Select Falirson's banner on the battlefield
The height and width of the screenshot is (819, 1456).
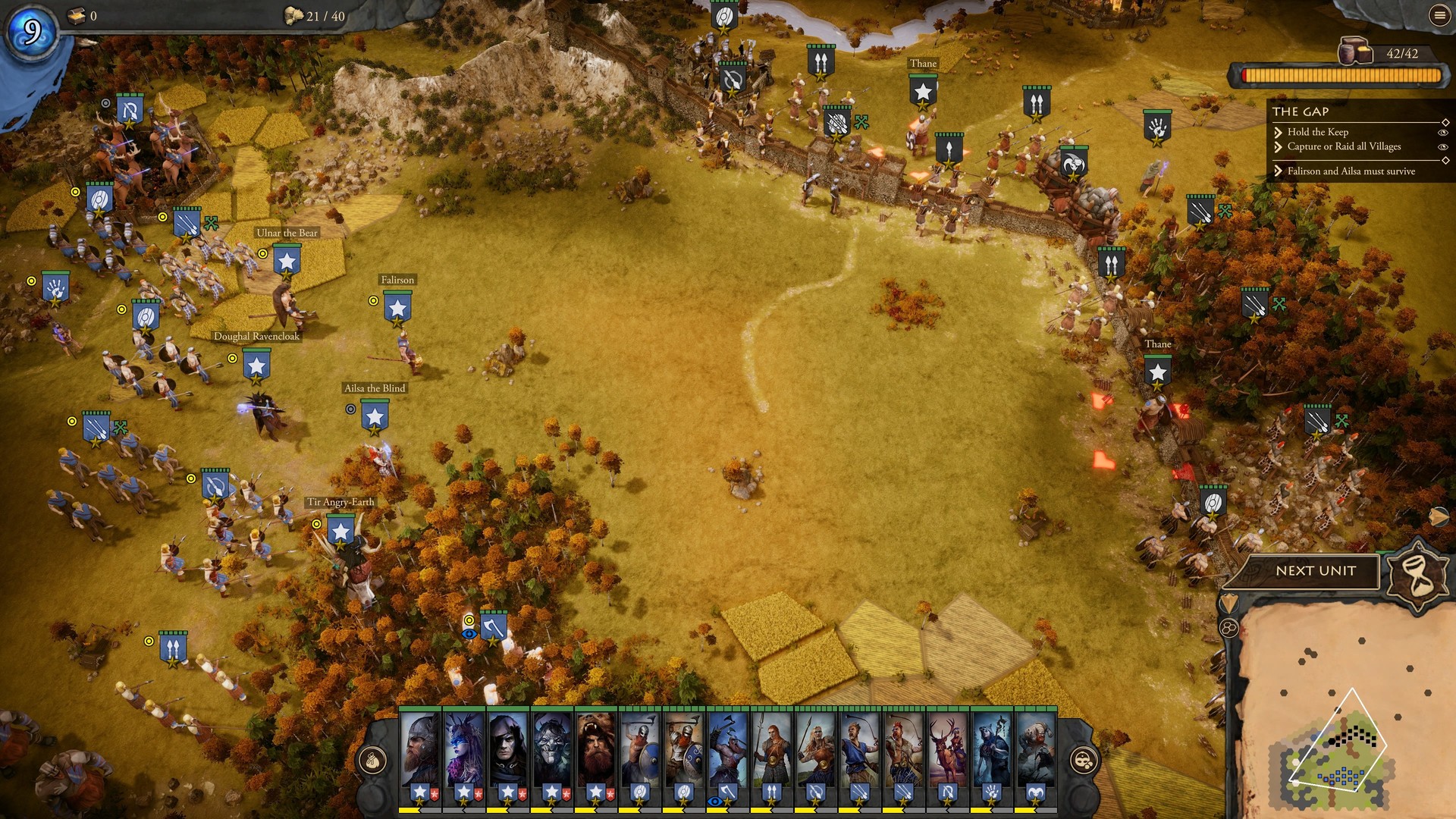click(x=397, y=306)
